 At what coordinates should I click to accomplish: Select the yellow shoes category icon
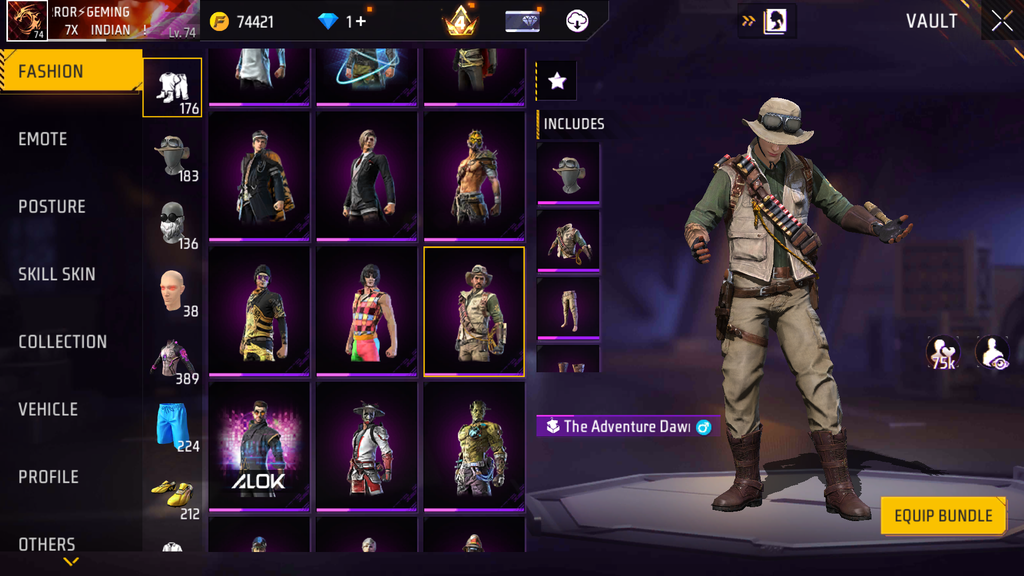pyautogui.click(x=173, y=492)
